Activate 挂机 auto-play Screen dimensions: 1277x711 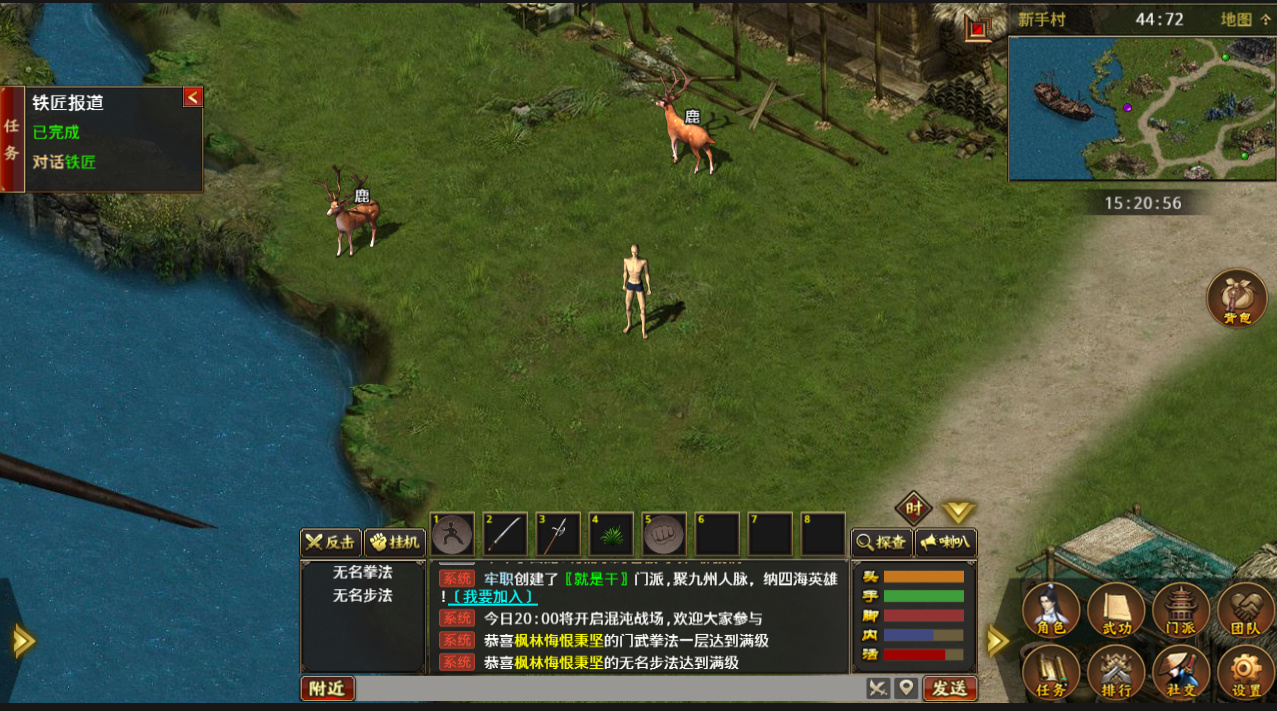[x=394, y=543]
